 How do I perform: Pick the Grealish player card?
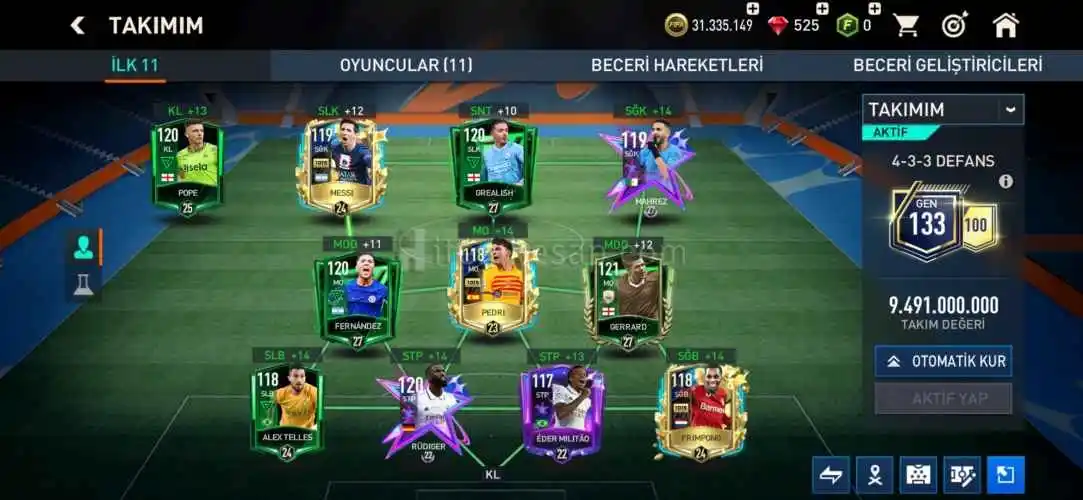[494, 165]
